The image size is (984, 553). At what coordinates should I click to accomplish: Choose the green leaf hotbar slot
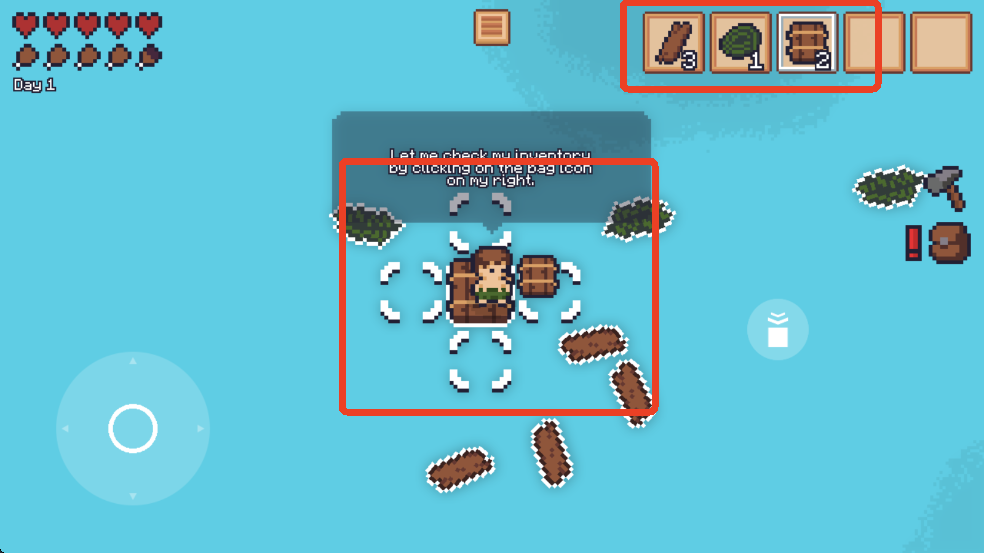click(x=740, y=43)
